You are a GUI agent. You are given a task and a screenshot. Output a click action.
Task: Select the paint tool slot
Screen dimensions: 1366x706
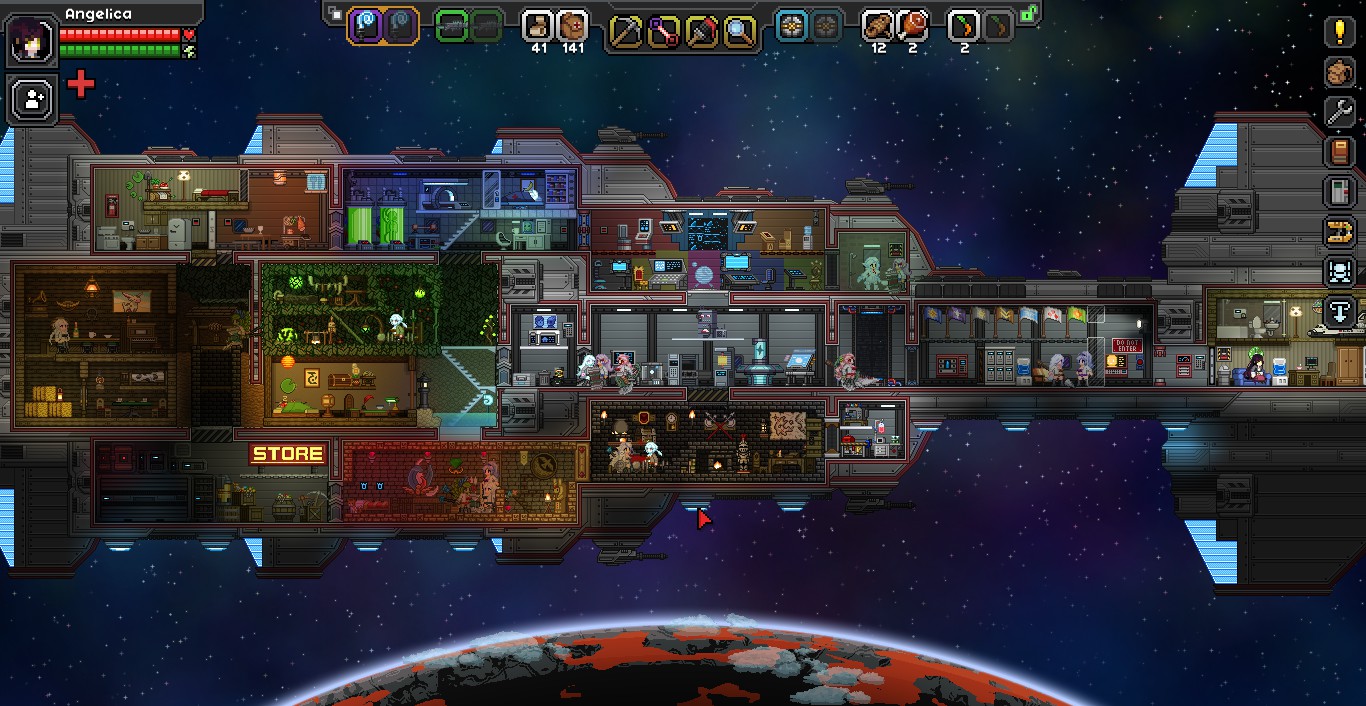pos(701,32)
